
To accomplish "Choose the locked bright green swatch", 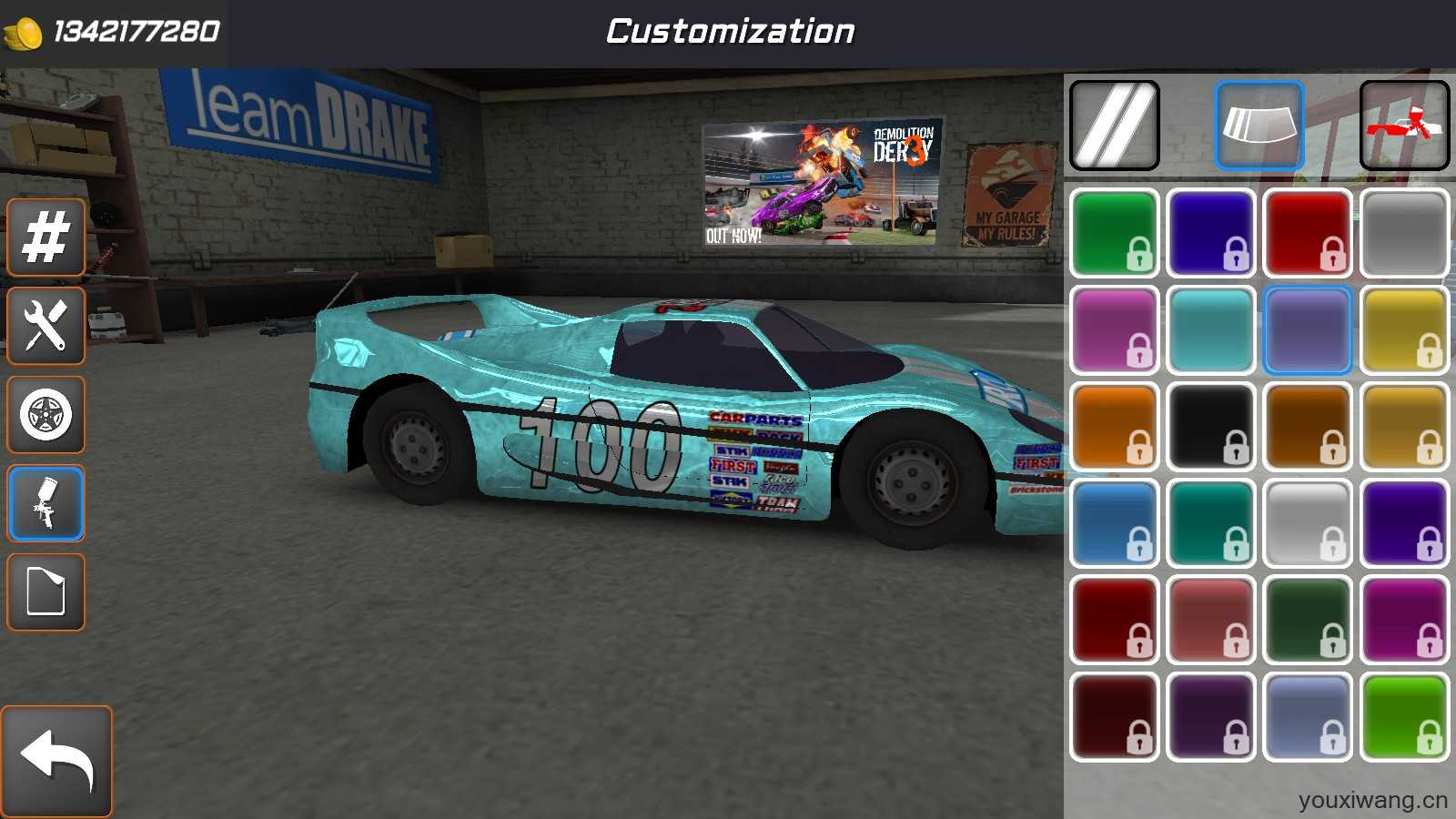I will point(1114,233).
